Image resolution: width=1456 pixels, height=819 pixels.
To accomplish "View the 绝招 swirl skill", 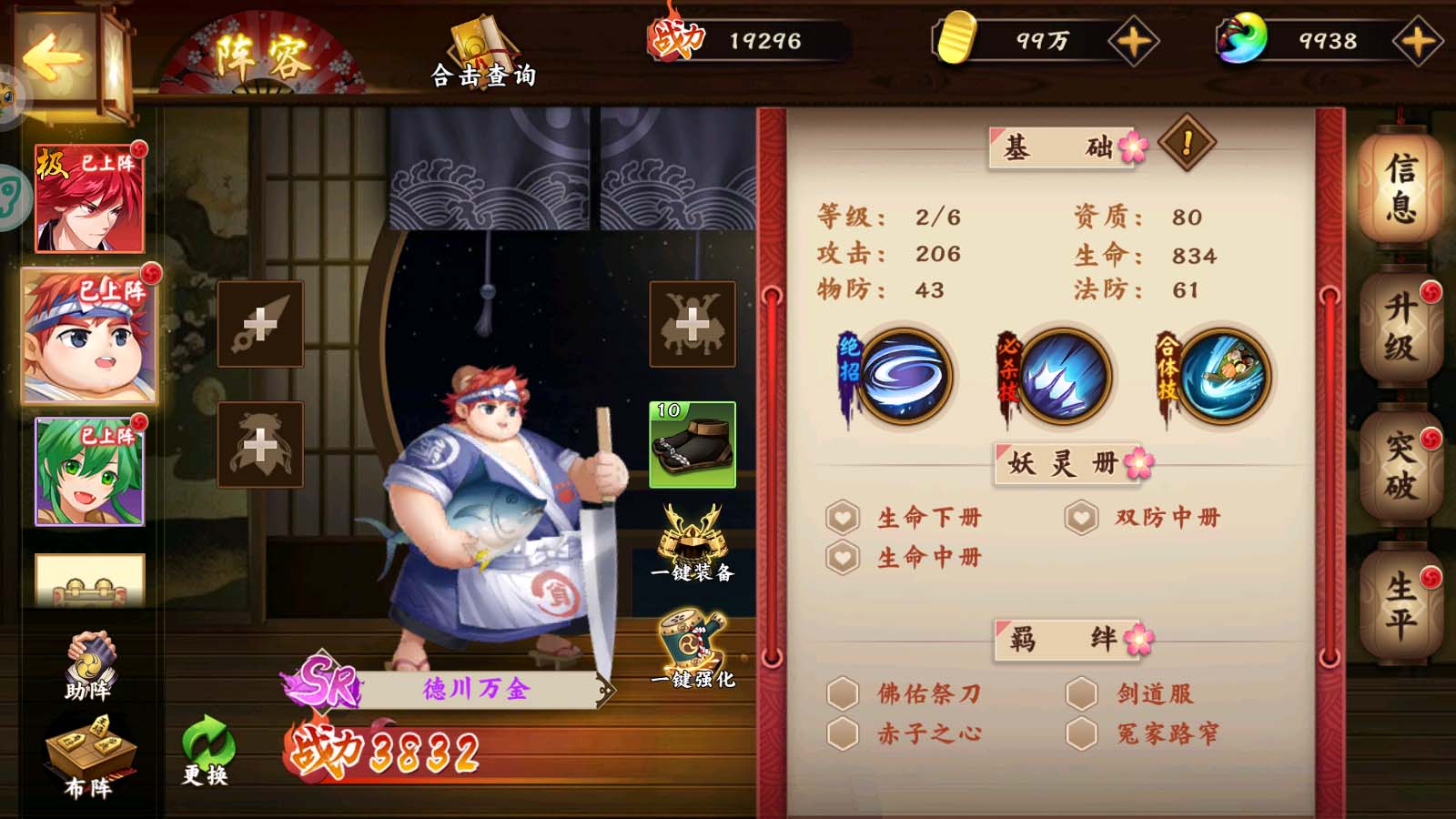I will tap(905, 377).
